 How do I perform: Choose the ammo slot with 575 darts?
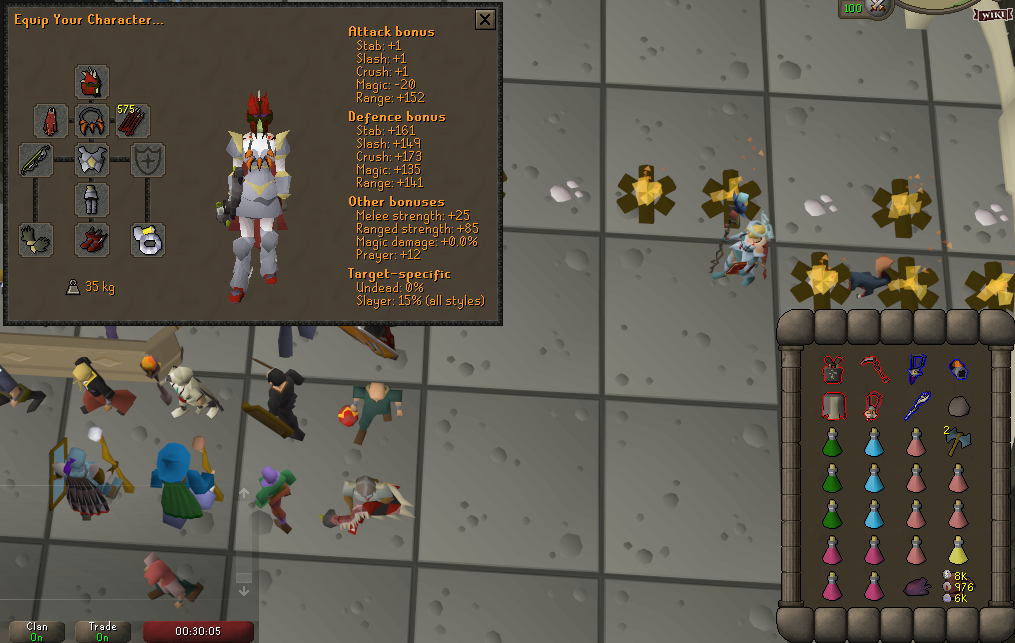133,121
